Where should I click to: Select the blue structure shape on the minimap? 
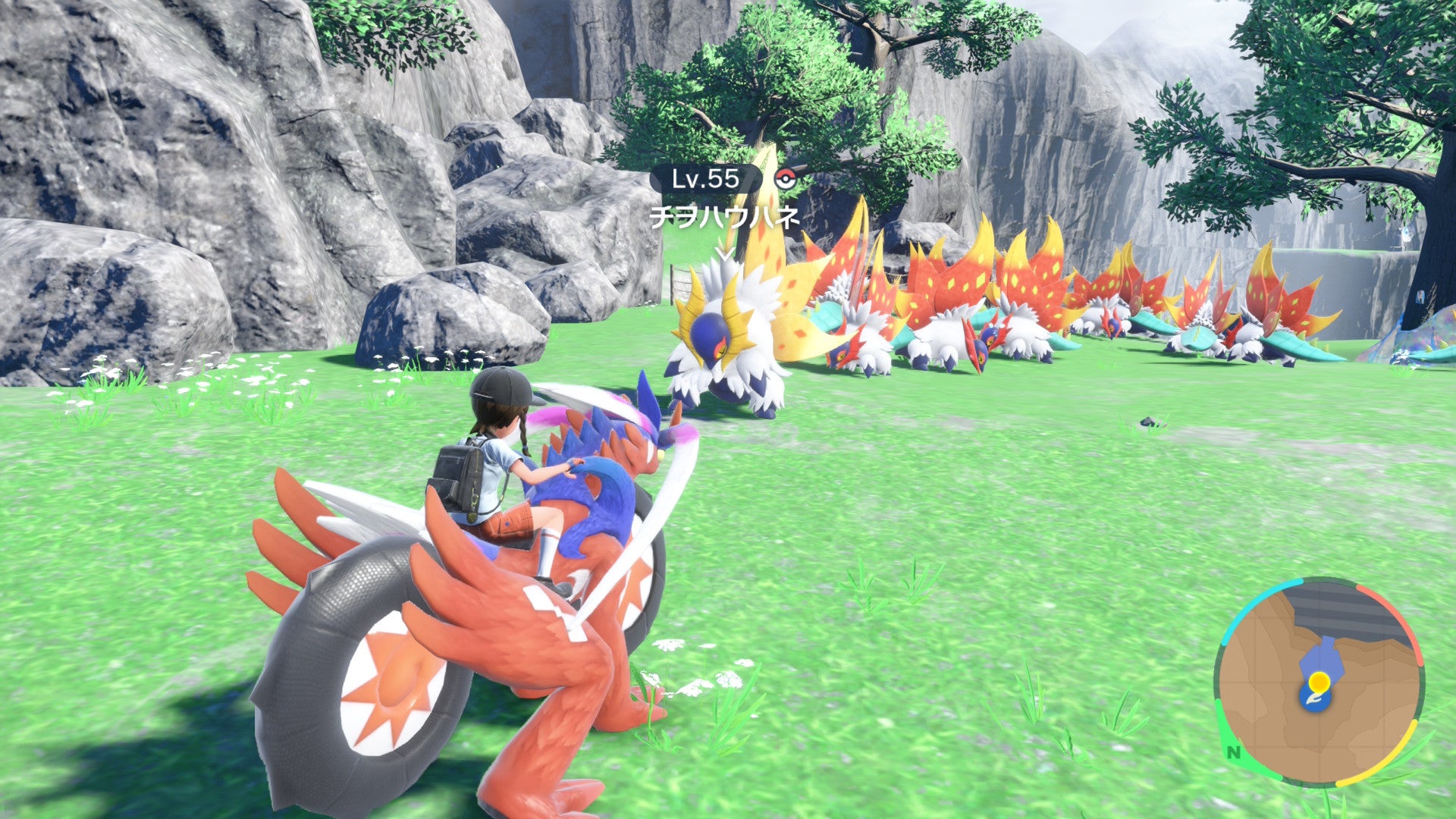(1323, 654)
